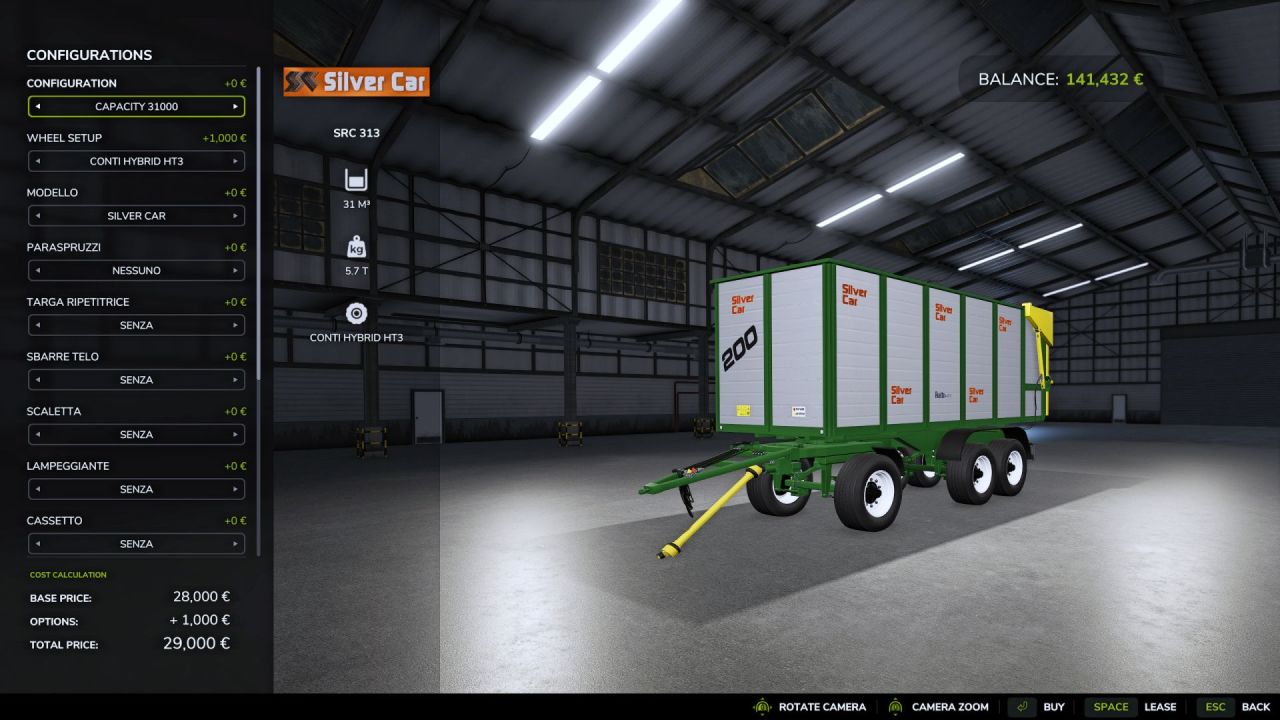Click the enter key icon beside BUY
1280x720 pixels.
[x=1020, y=706]
